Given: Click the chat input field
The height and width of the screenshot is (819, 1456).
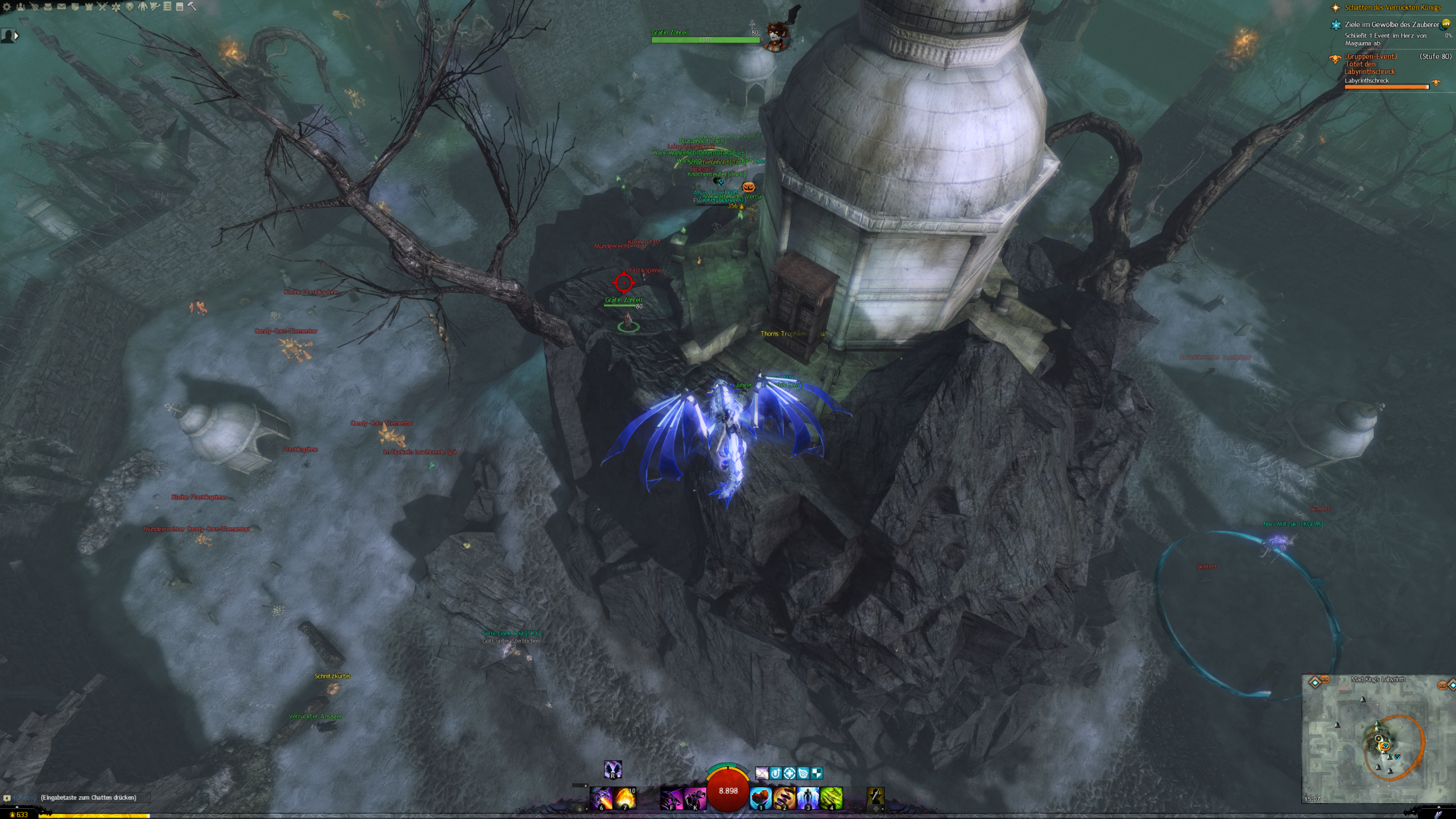Looking at the screenshot, I should point(89,797).
